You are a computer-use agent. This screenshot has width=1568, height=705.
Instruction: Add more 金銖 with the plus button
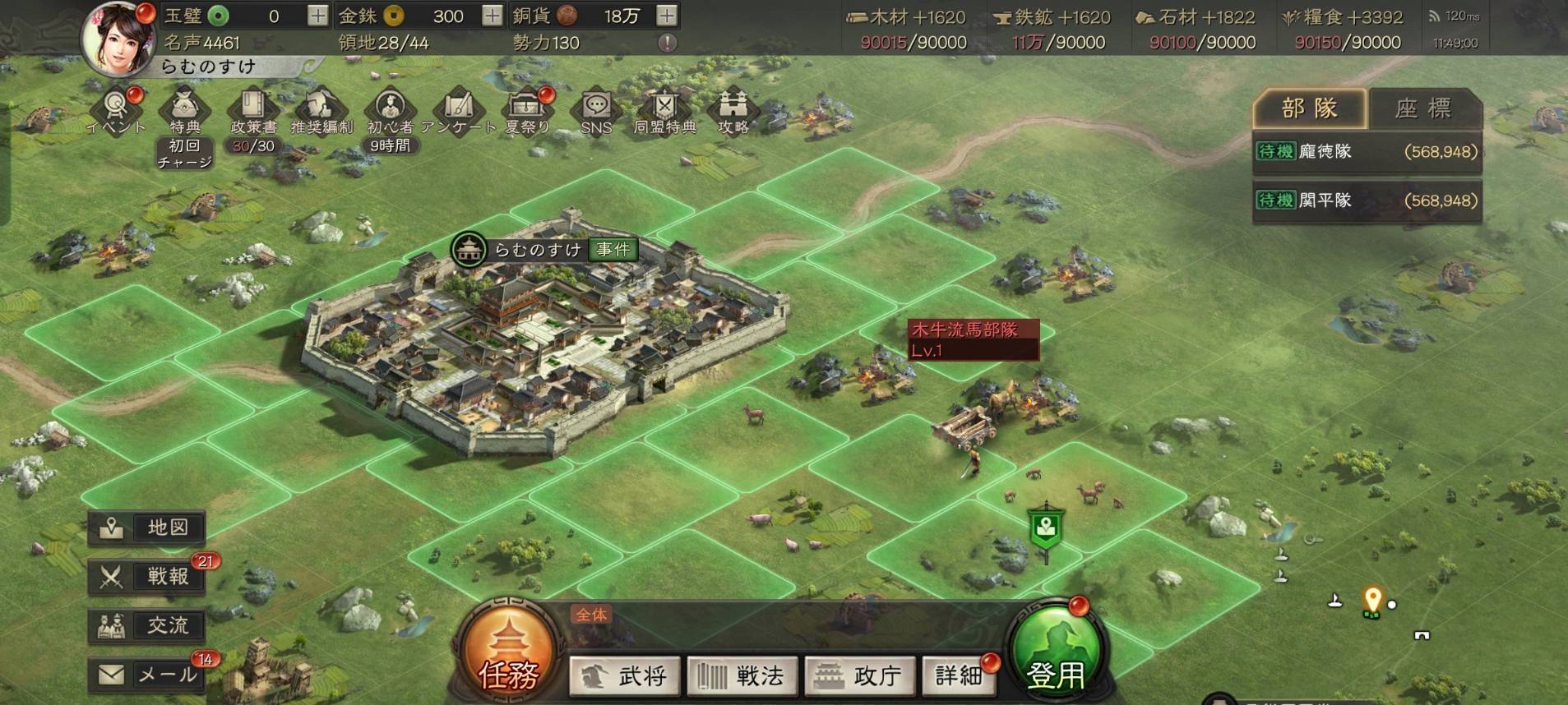pos(492,16)
